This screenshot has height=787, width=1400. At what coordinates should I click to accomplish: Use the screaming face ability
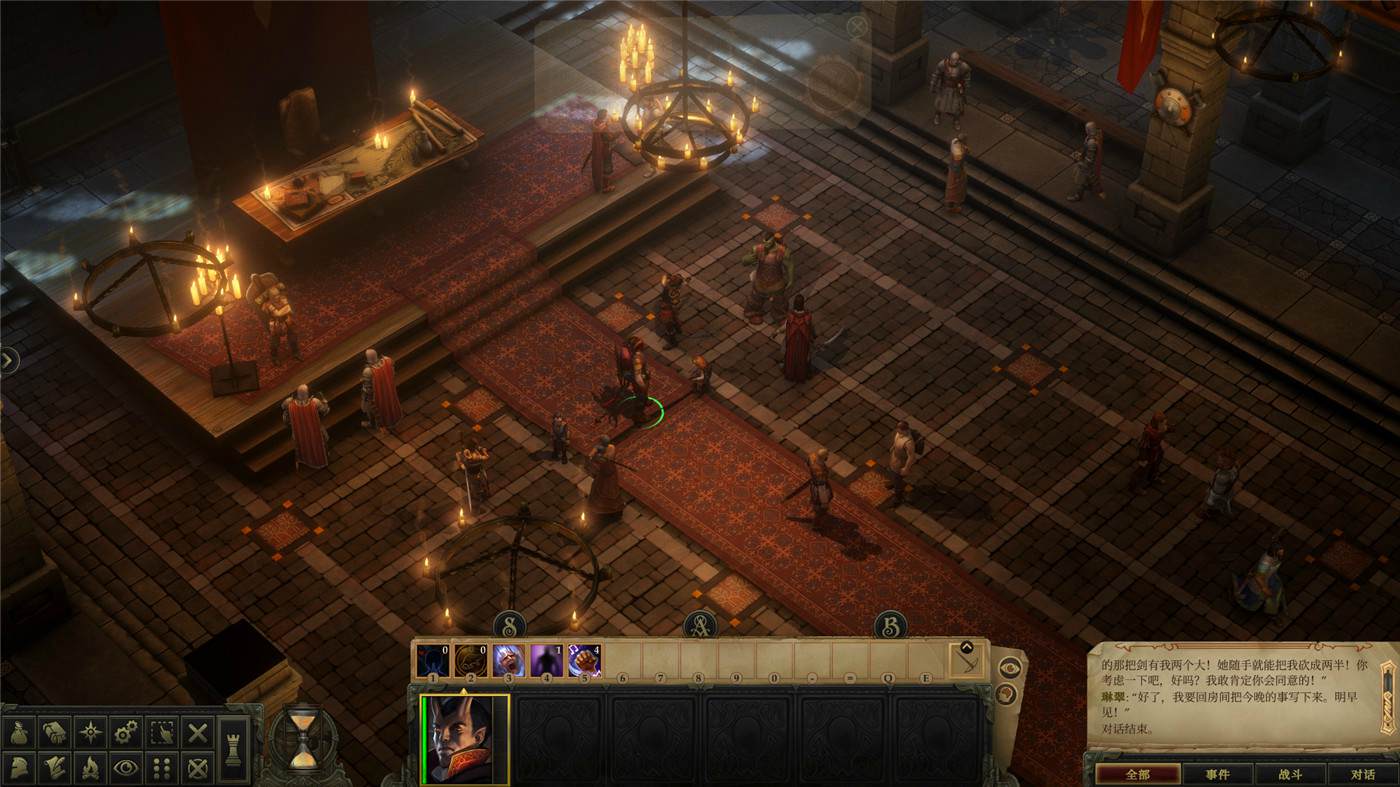508,660
